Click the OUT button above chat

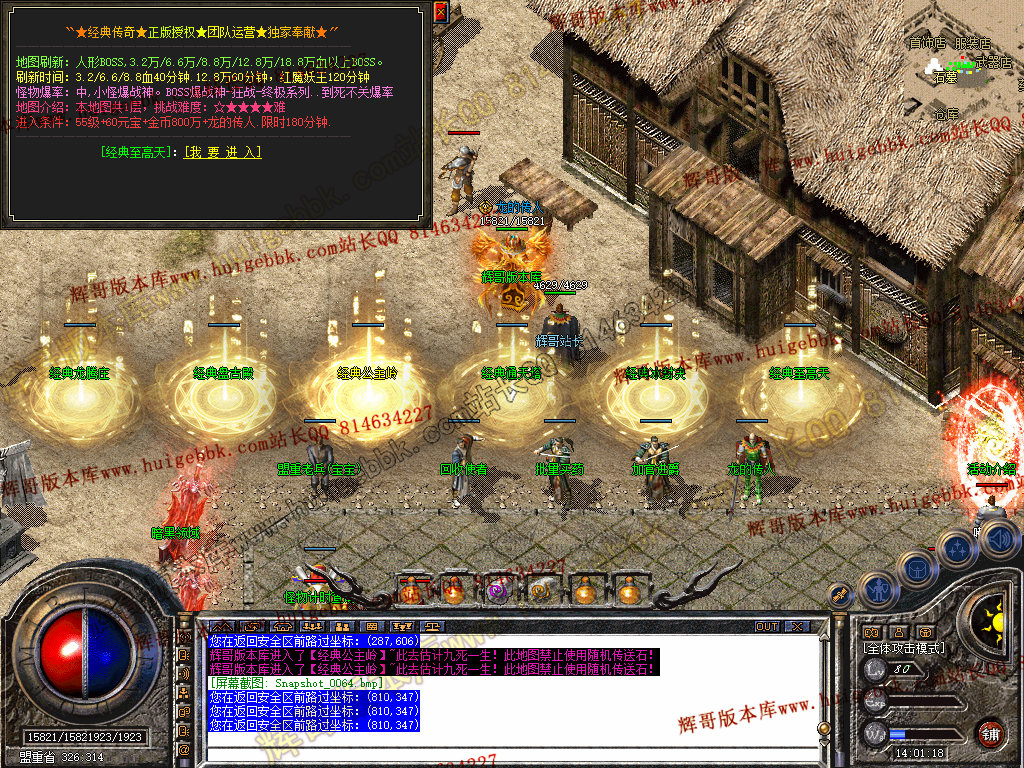pyautogui.click(x=766, y=626)
